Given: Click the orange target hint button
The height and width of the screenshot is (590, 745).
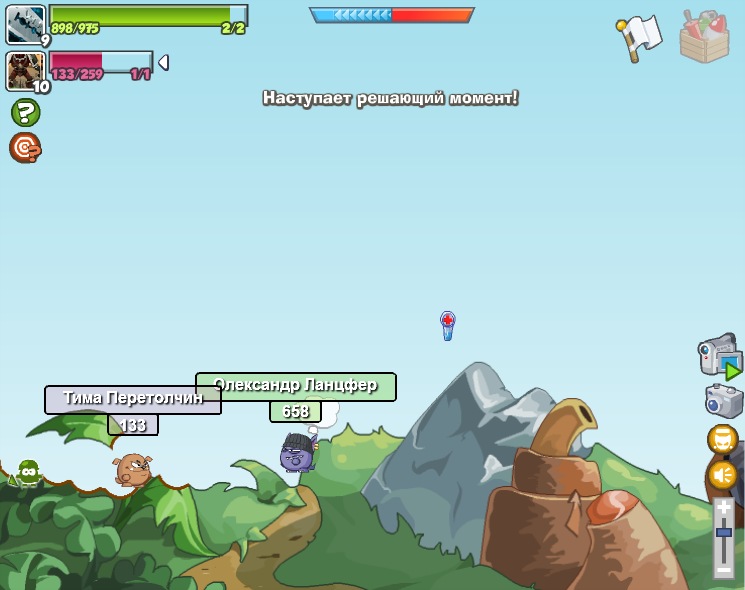Looking at the screenshot, I should tap(25, 147).
